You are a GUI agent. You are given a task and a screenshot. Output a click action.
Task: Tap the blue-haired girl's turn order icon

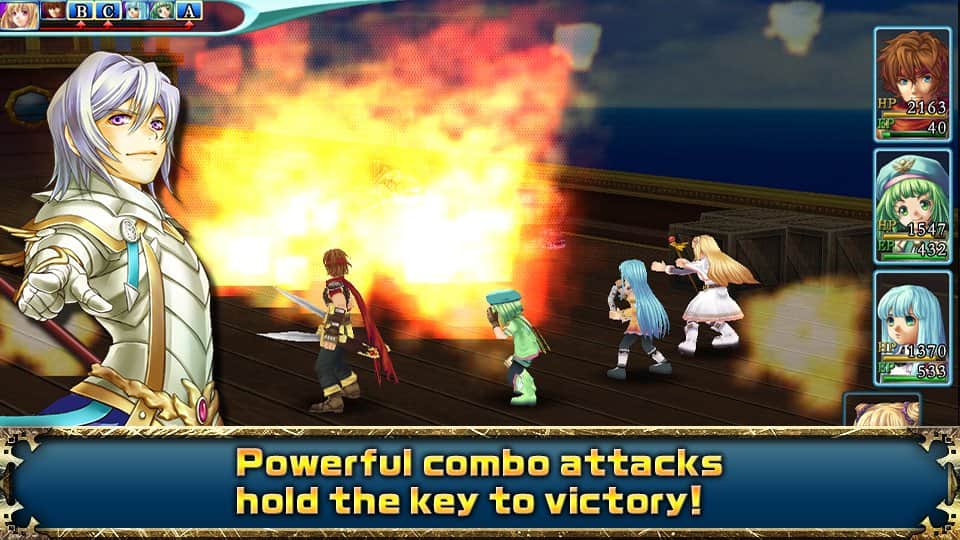coord(135,12)
